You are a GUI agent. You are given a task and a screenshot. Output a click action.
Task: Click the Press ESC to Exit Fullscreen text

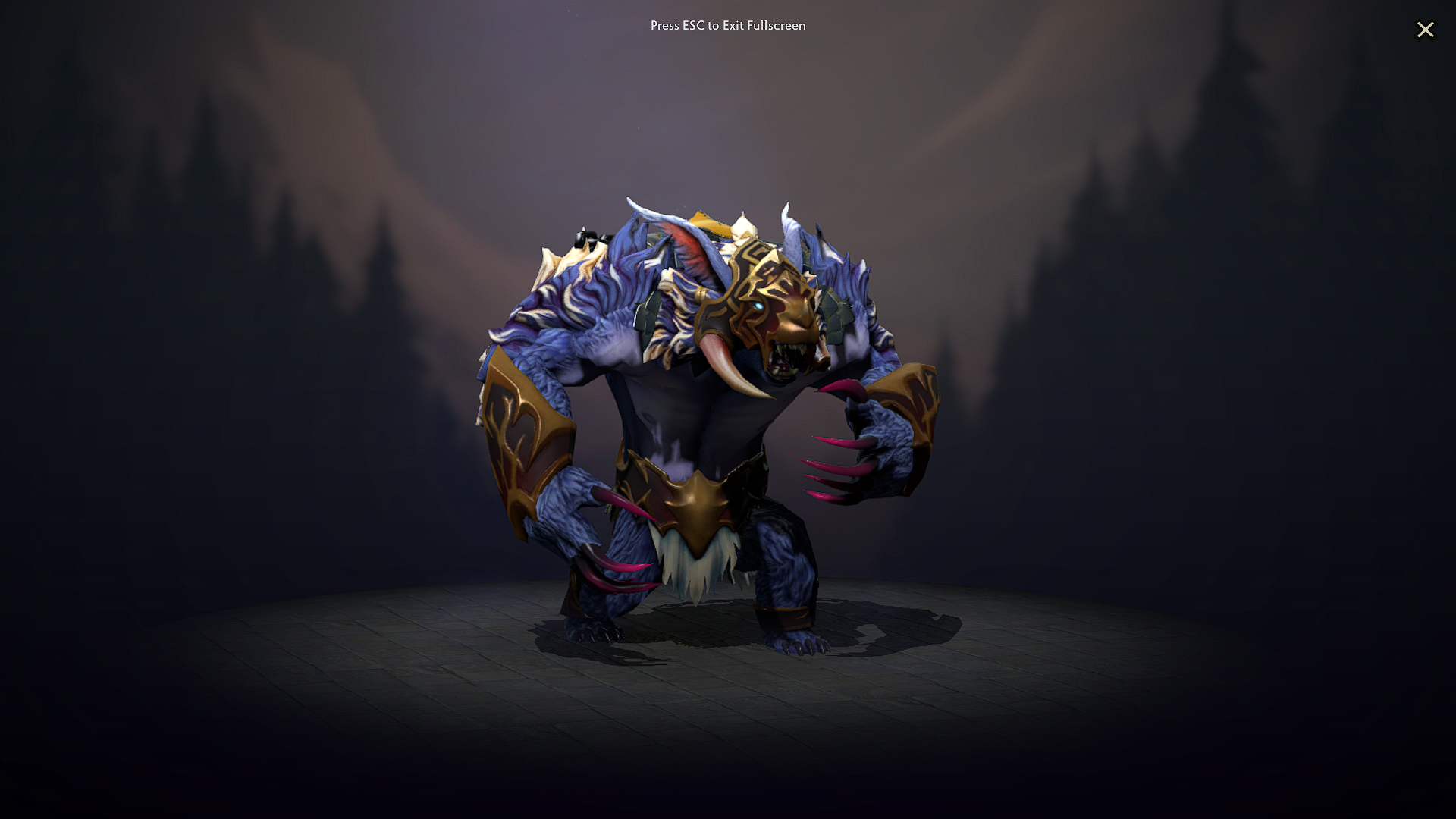pyautogui.click(x=728, y=25)
